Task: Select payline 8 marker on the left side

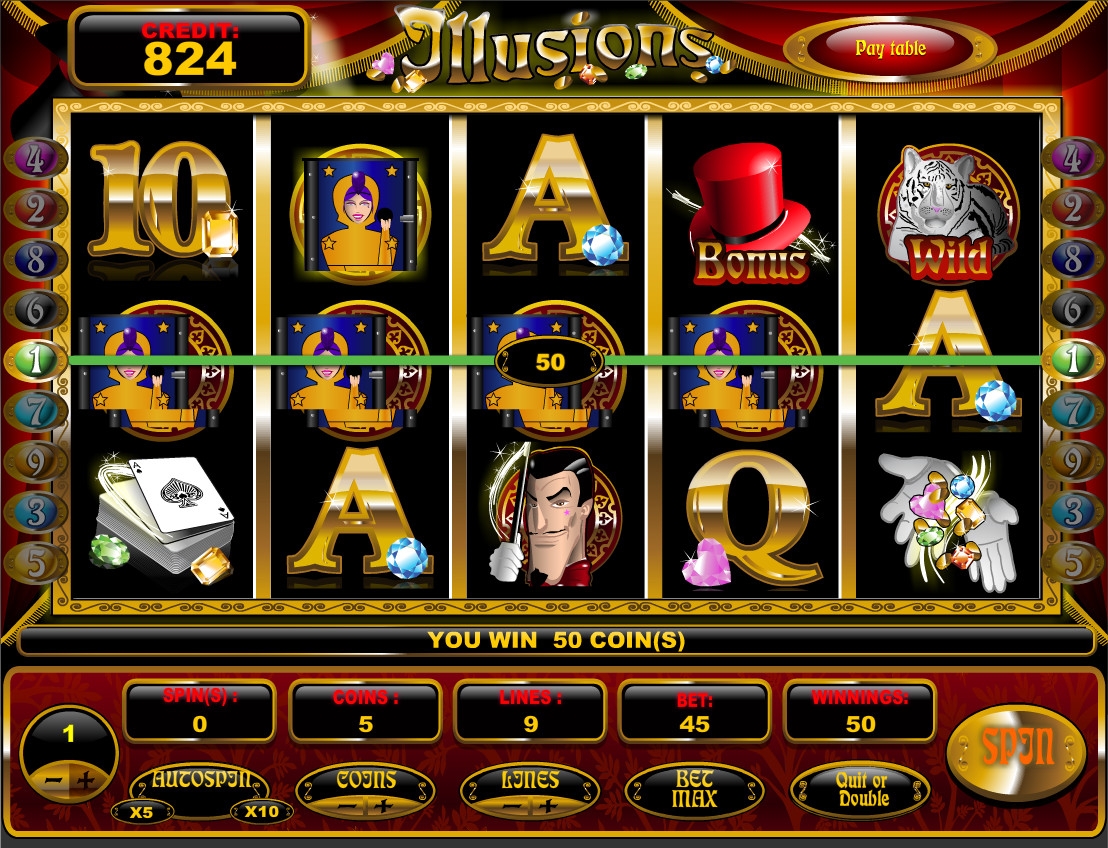Action: pyautogui.click(x=35, y=260)
